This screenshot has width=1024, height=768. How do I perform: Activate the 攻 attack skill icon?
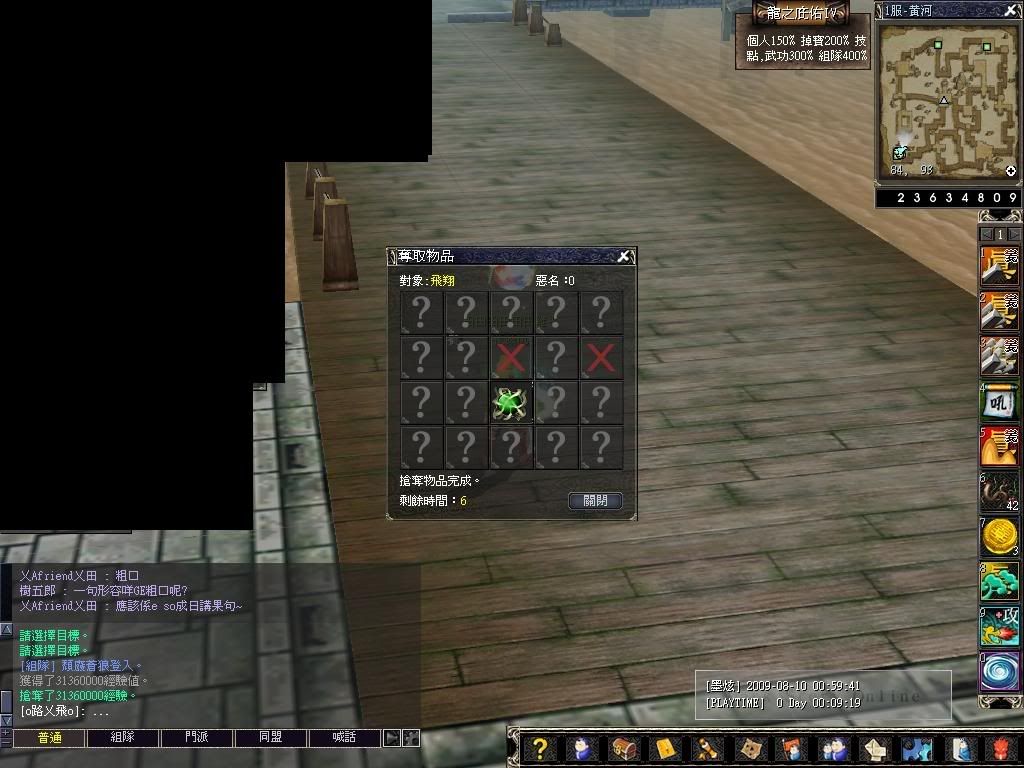pos(999,626)
